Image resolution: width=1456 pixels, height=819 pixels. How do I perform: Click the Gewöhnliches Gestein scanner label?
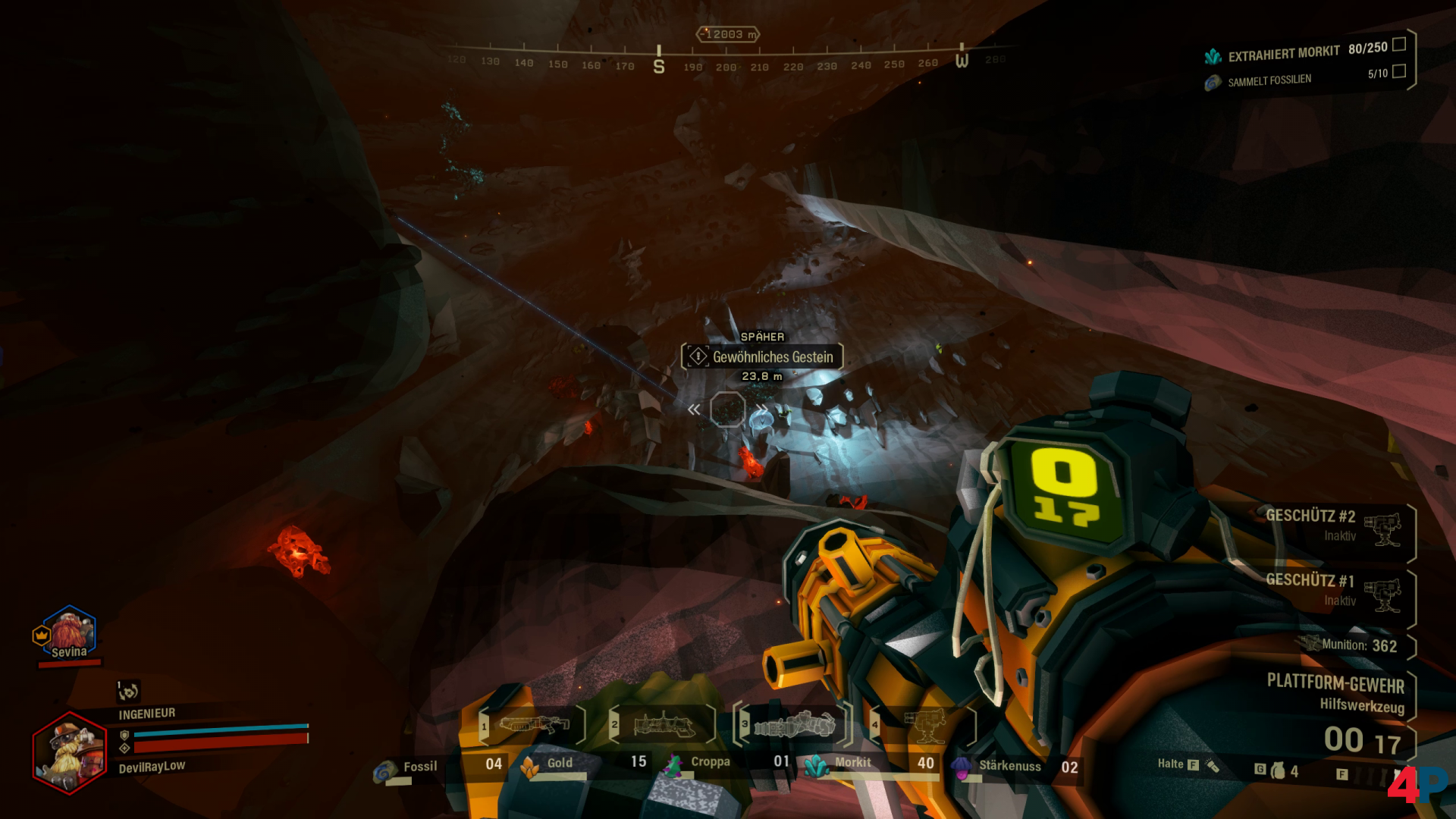763,356
